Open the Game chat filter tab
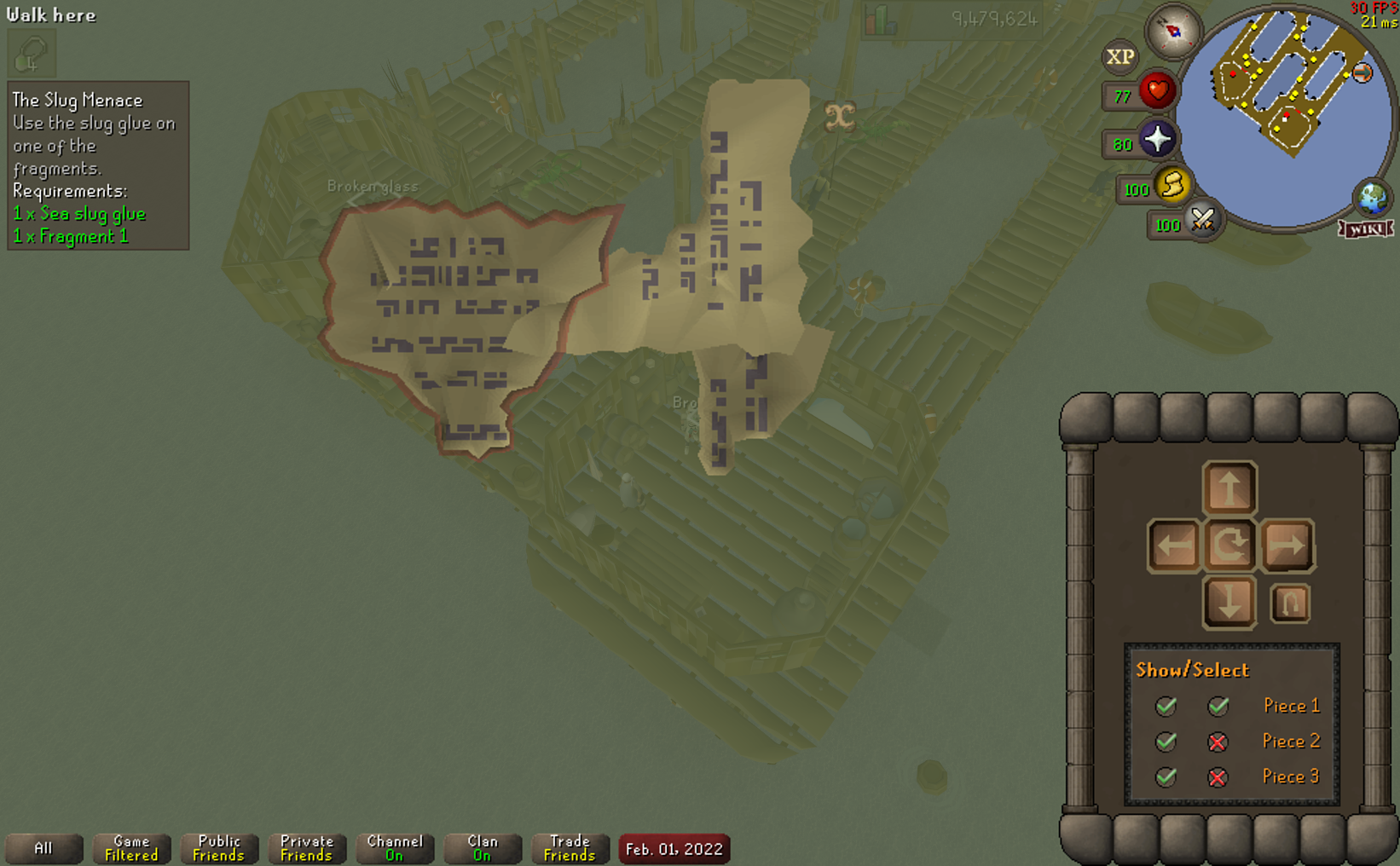1400x866 pixels. [131, 848]
